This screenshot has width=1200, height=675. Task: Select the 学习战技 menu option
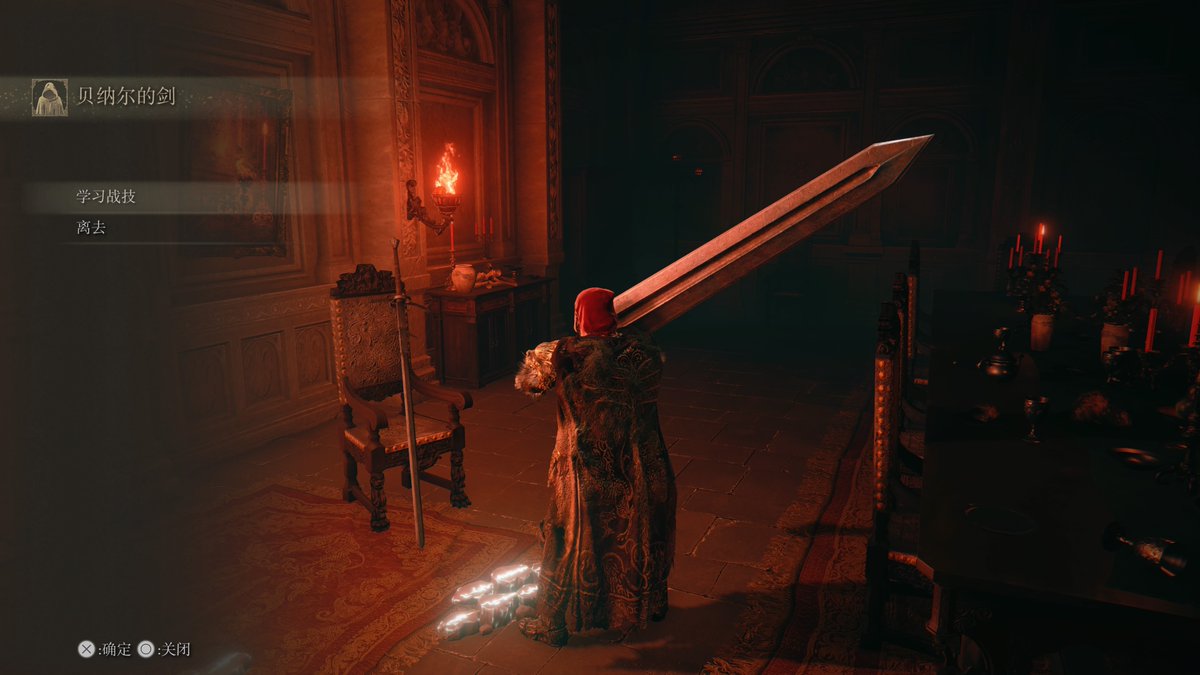[x=106, y=197]
